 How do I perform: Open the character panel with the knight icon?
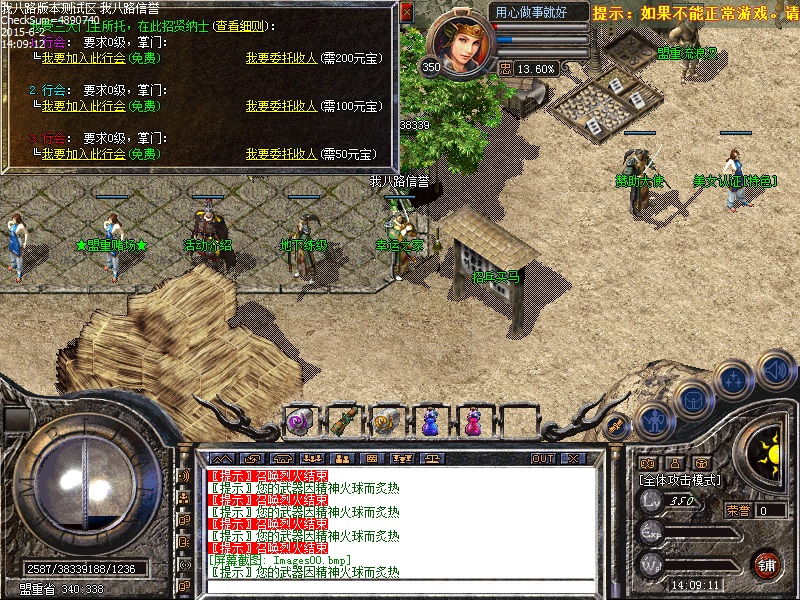[x=654, y=421]
